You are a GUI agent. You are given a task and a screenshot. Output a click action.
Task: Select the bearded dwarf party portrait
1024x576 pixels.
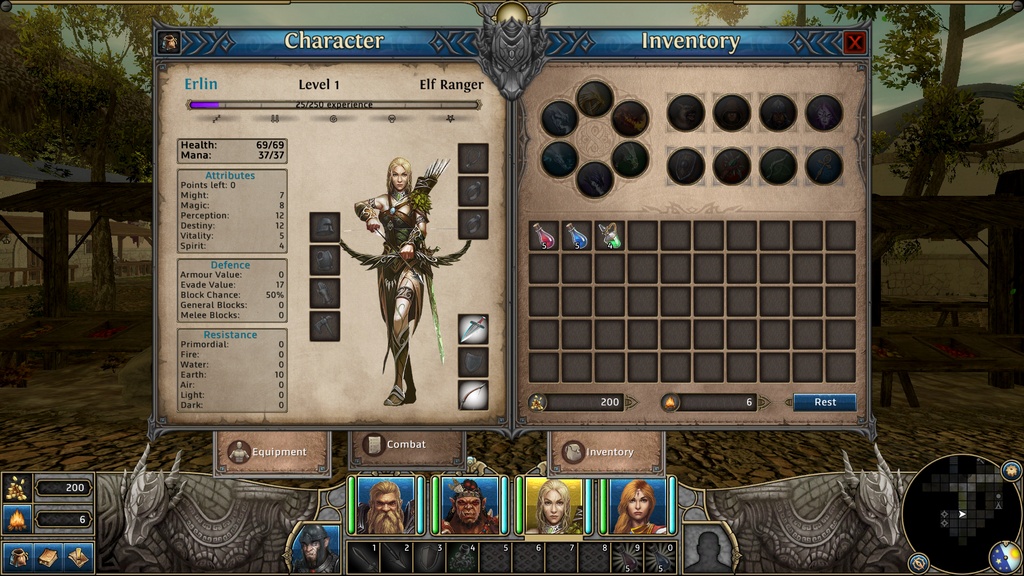[x=386, y=507]
